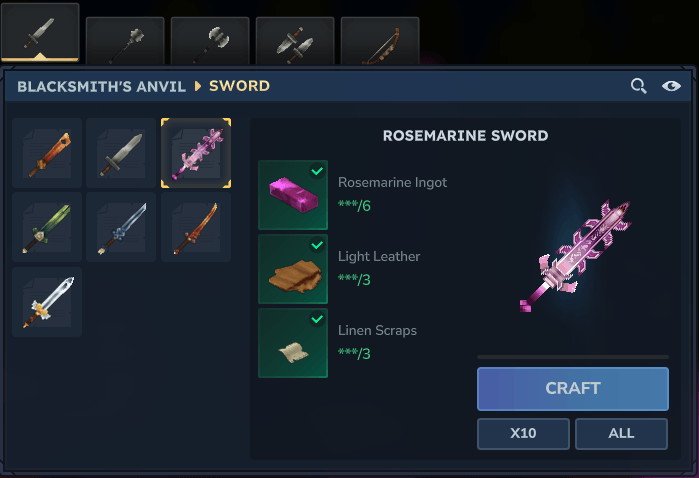The height and width of the screenshot is (478, 699).
Task: Select the pink Rosemarine Sword recipe
Action: 196,153
